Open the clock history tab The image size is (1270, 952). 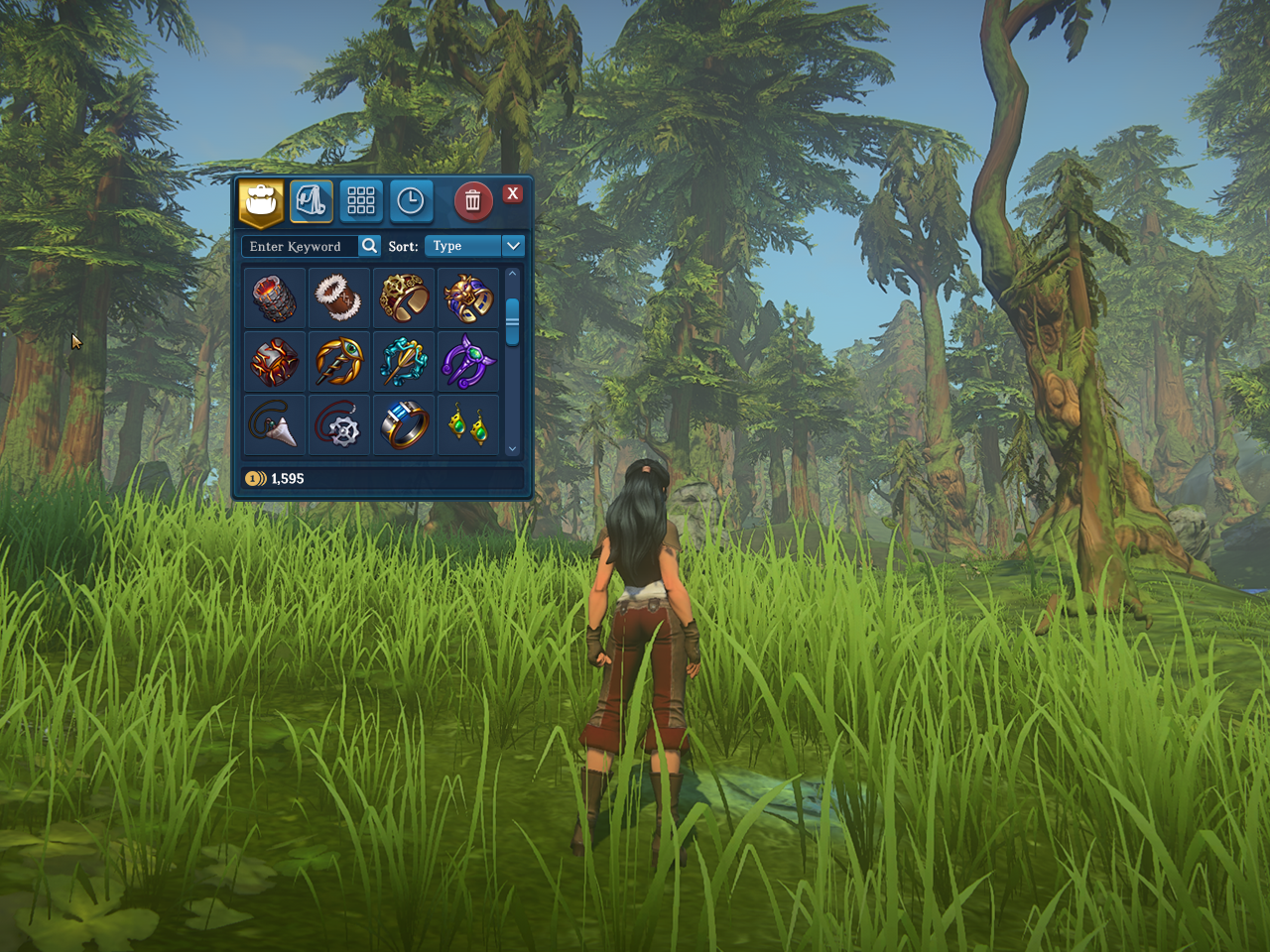click(x=411, y=201)
